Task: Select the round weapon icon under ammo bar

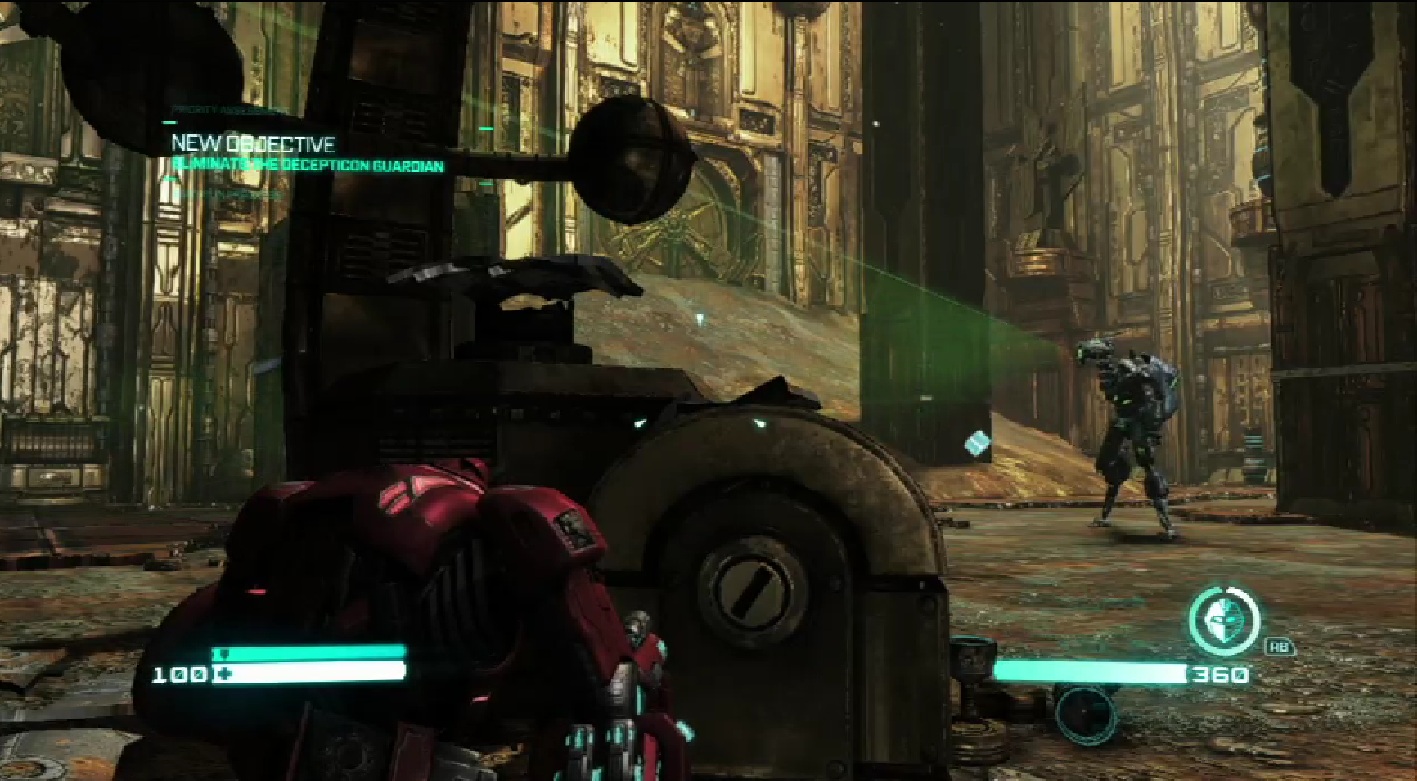Action: (x=1085, y=713)
